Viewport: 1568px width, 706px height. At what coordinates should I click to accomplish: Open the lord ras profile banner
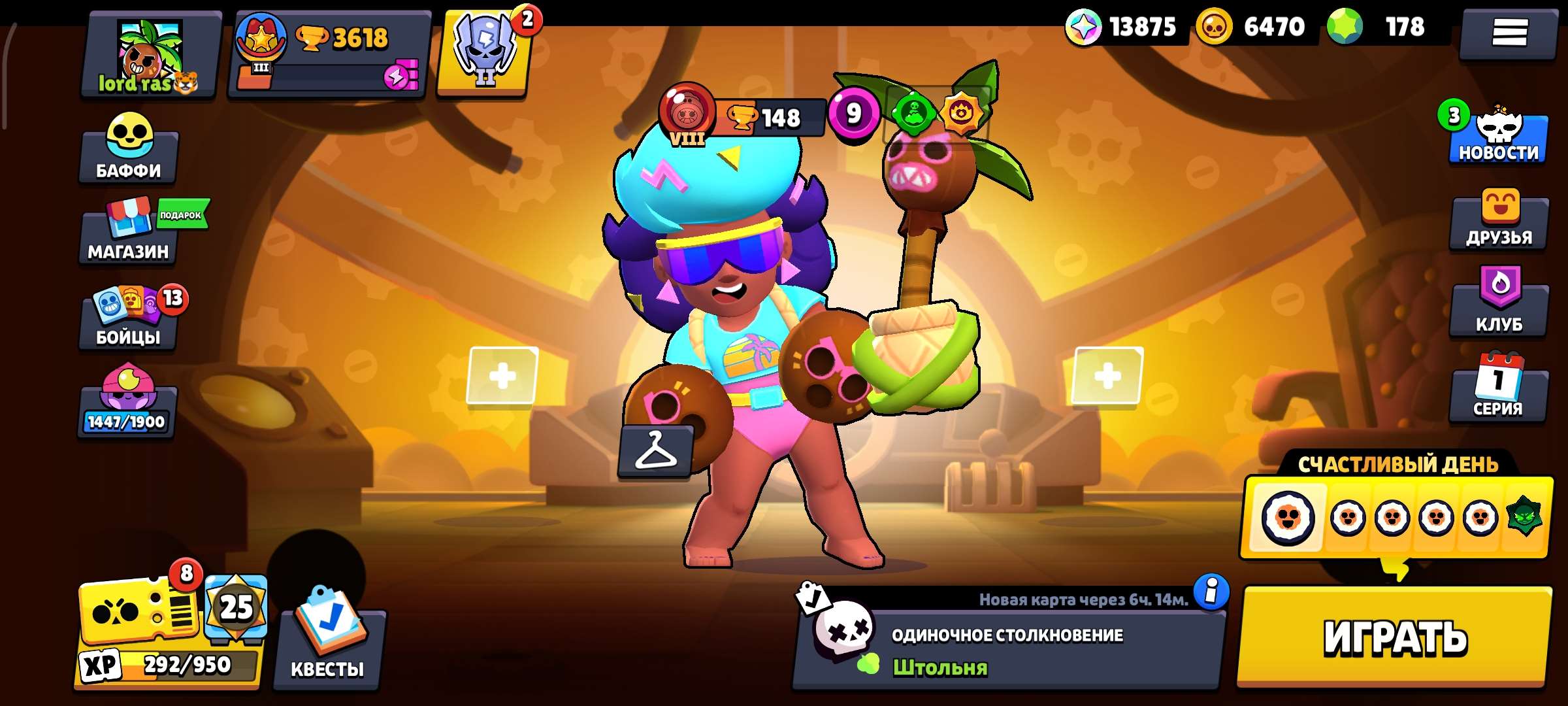pyautogui.click(x=150, y=52)
